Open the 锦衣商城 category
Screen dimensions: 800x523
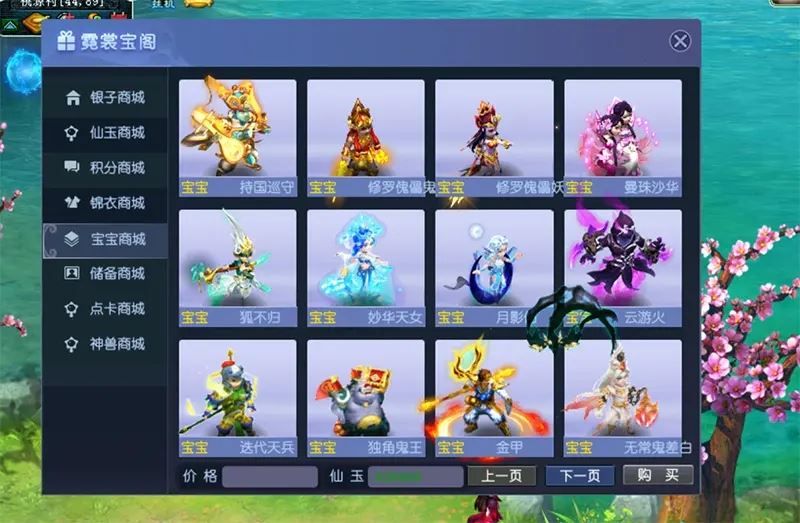click(105, 203)
